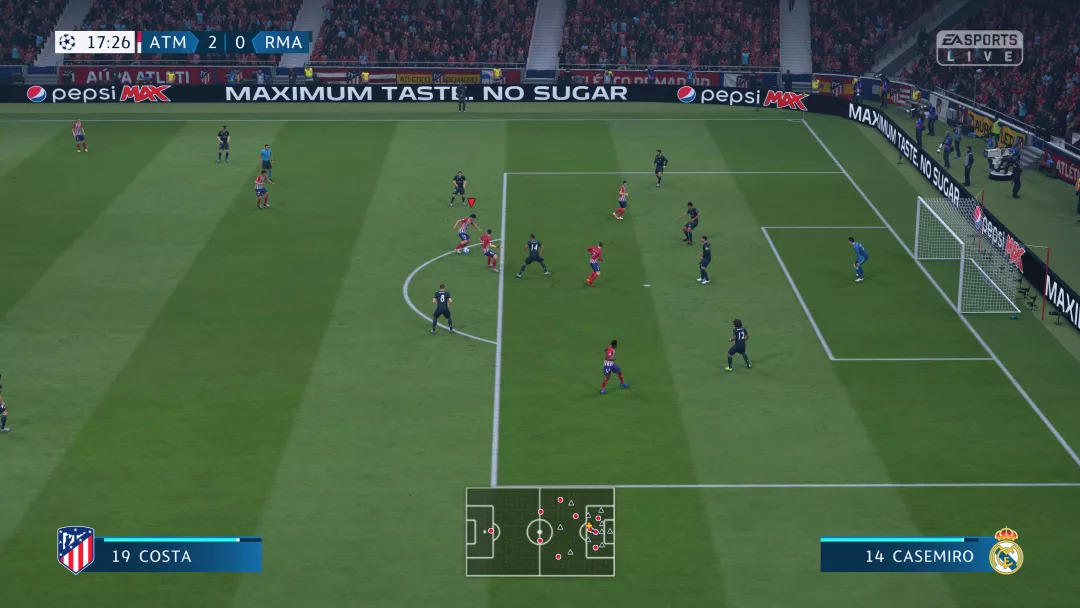Select the 14 Casemiro player name panel

pyautogui.click(x=904, y=556)
